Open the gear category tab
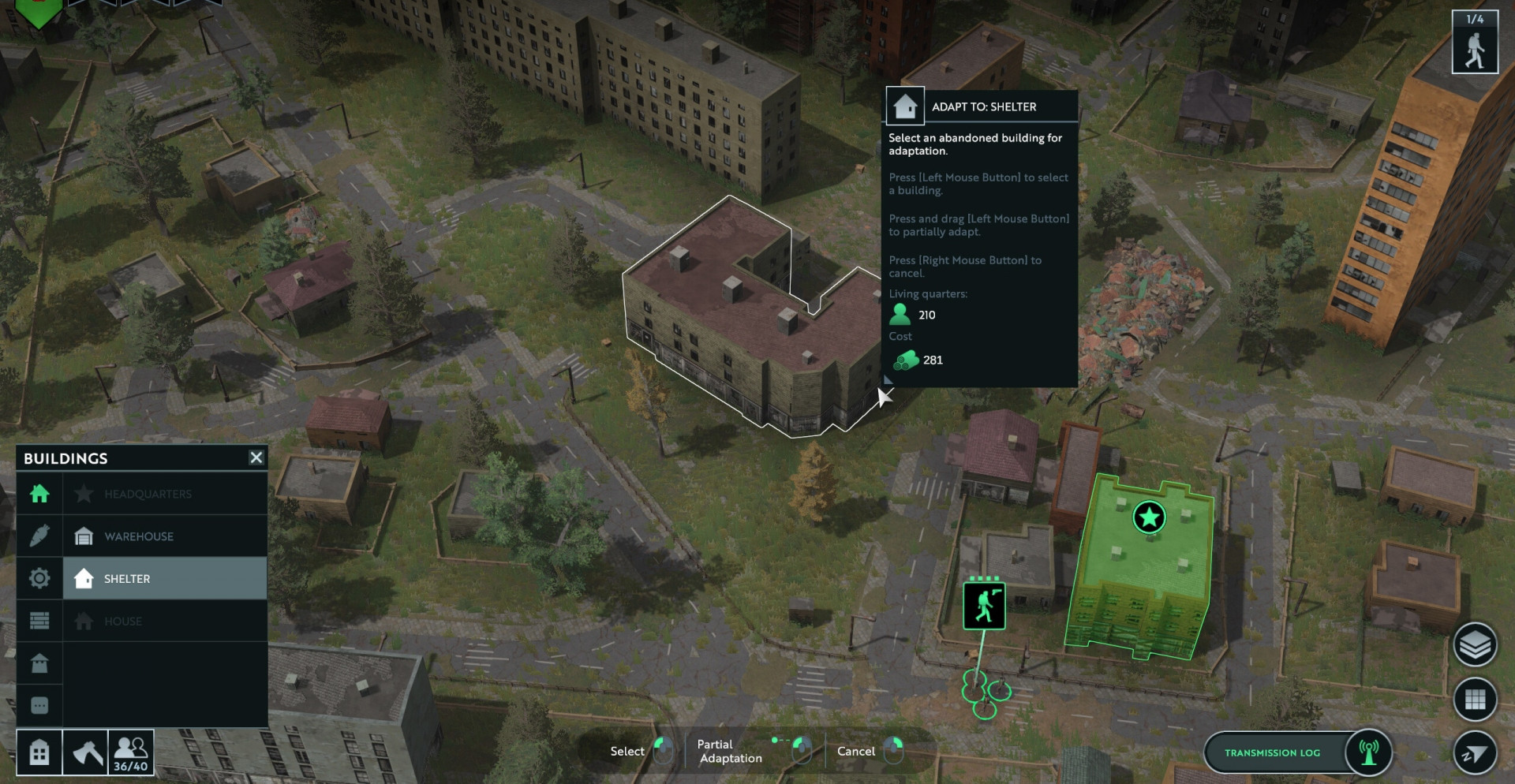Image resolution: width=1515 pixels, height=784 pixels. click(39, 578)
